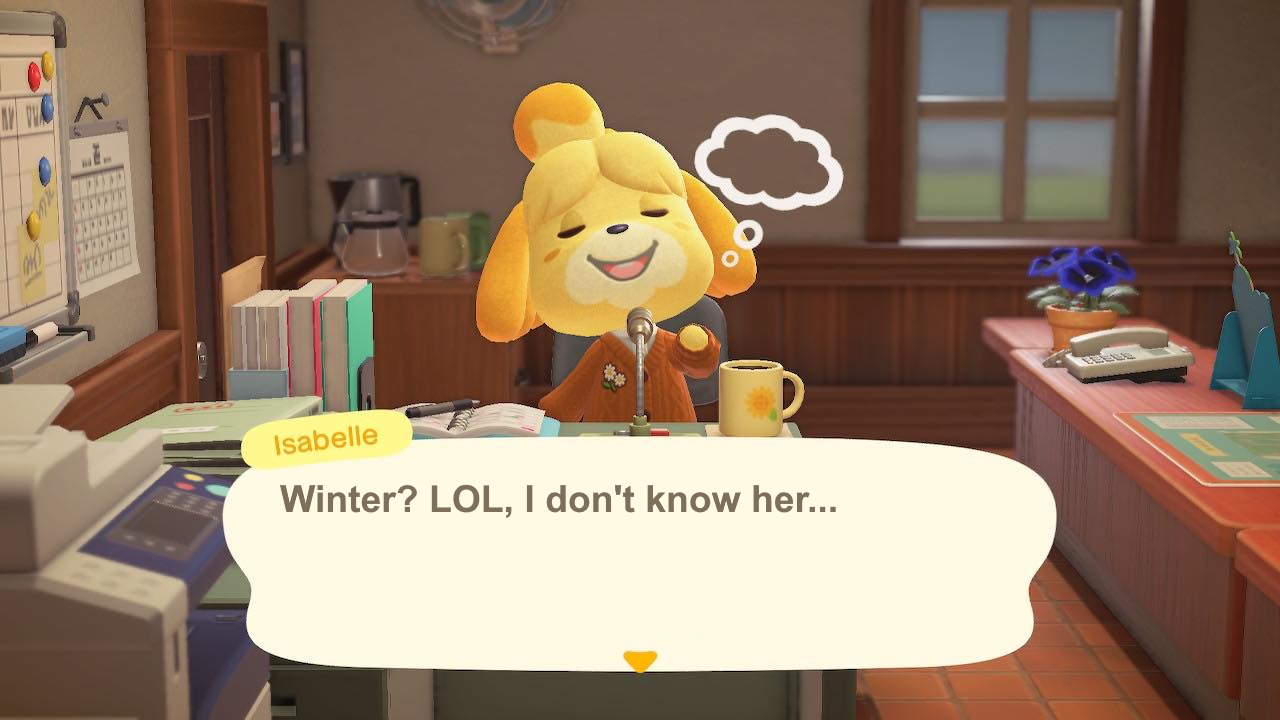1280x720 pixels.
Task: Click the blue magnet on the whiteboard
Action: pyautogui.click(x=46, y=105)
